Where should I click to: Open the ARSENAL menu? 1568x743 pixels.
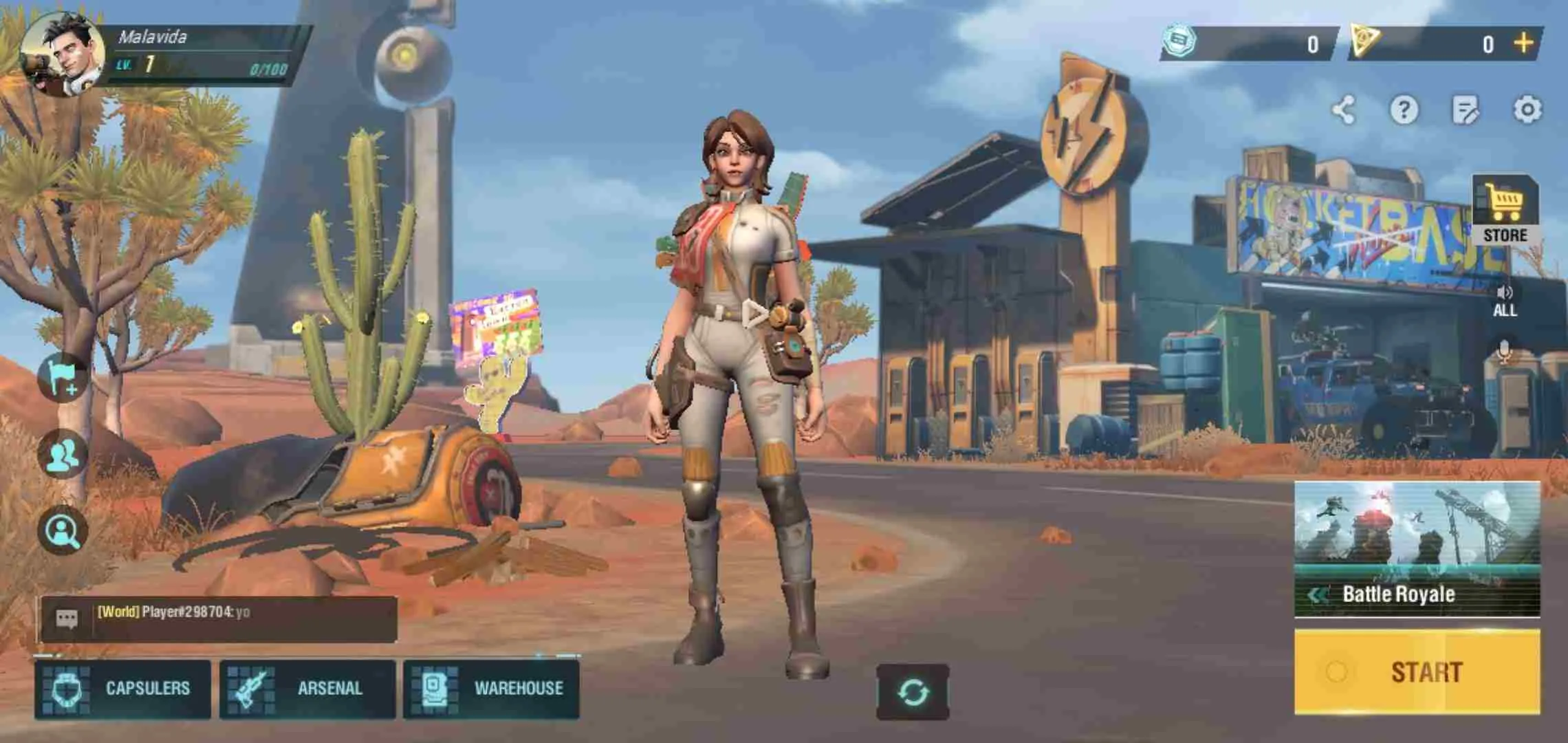pyautogui.click(x=307, y=687)
